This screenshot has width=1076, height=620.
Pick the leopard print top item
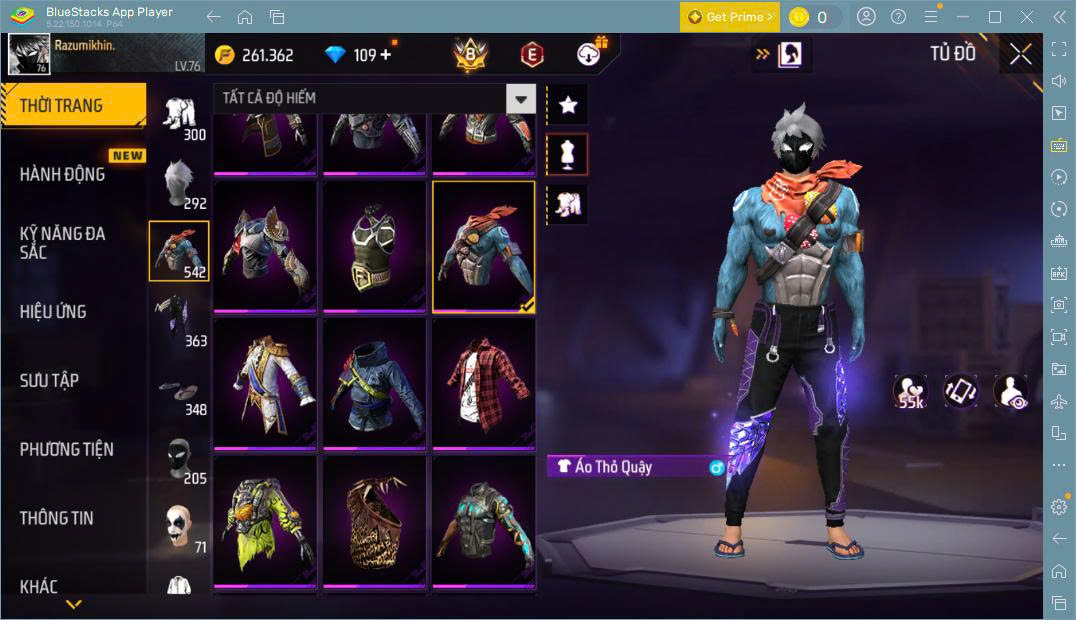(x=374, y=522)
